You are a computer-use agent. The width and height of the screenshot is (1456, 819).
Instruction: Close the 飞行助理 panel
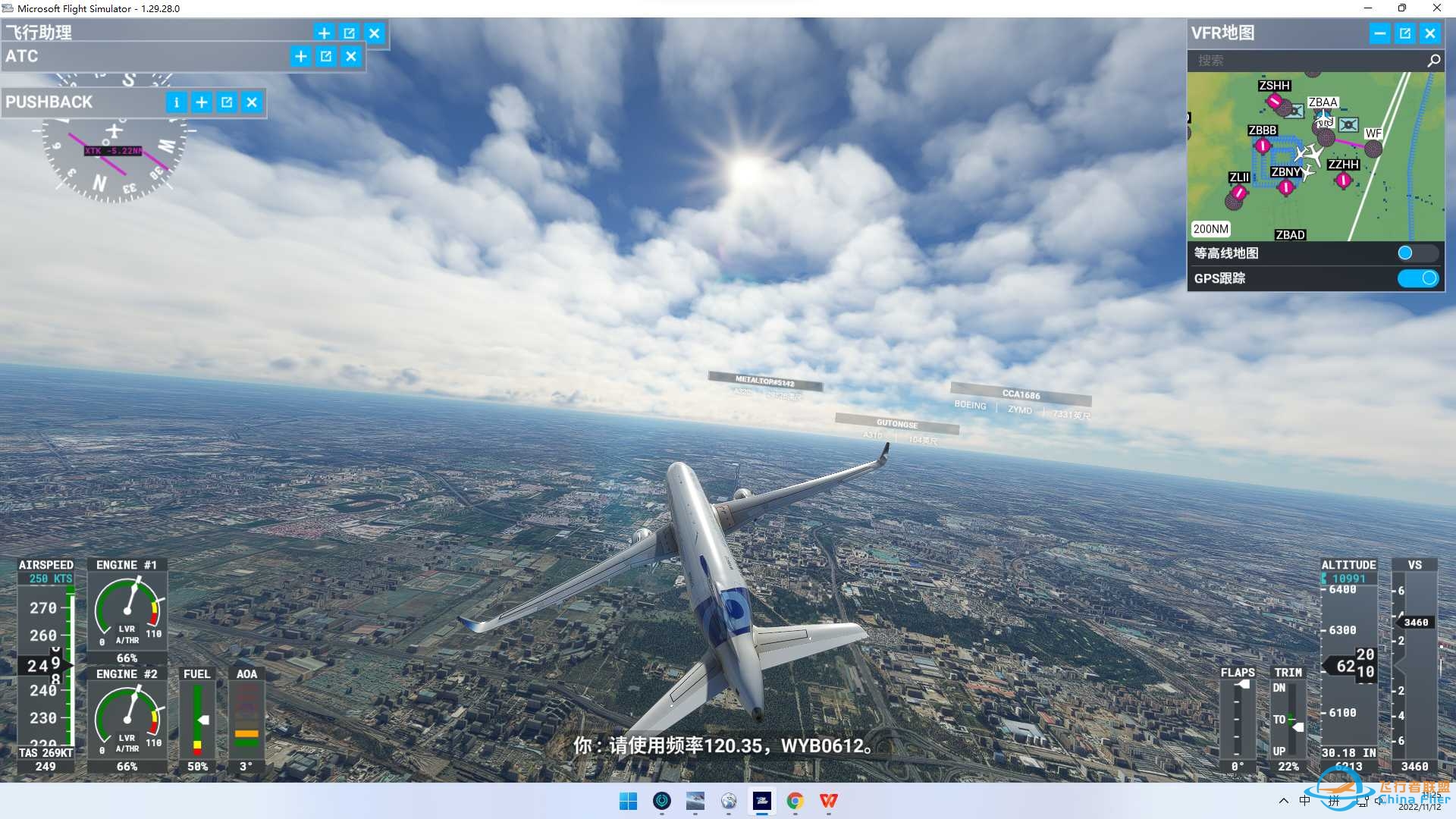click(375, 33)
